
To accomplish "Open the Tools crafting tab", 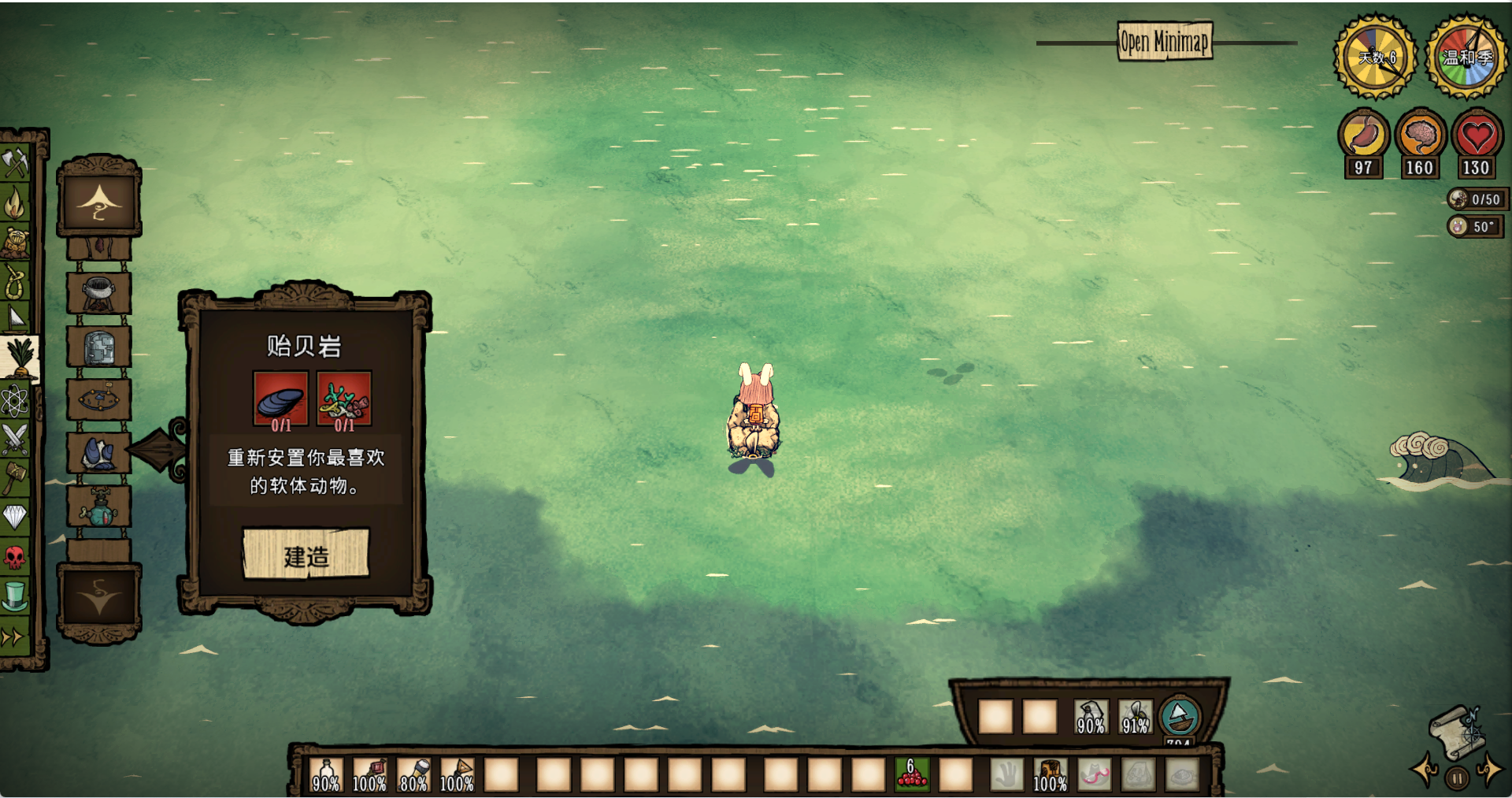I will [15, 163].
